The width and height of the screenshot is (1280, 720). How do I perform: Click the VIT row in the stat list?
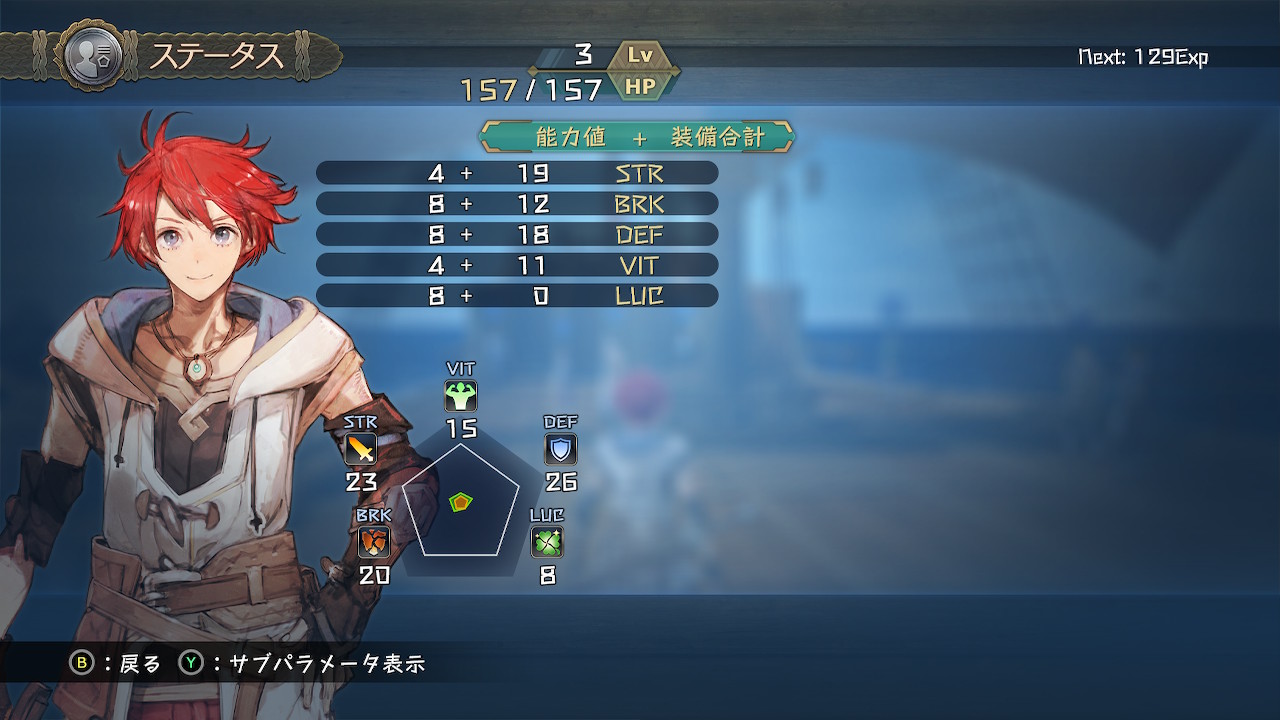coord(517,265)
